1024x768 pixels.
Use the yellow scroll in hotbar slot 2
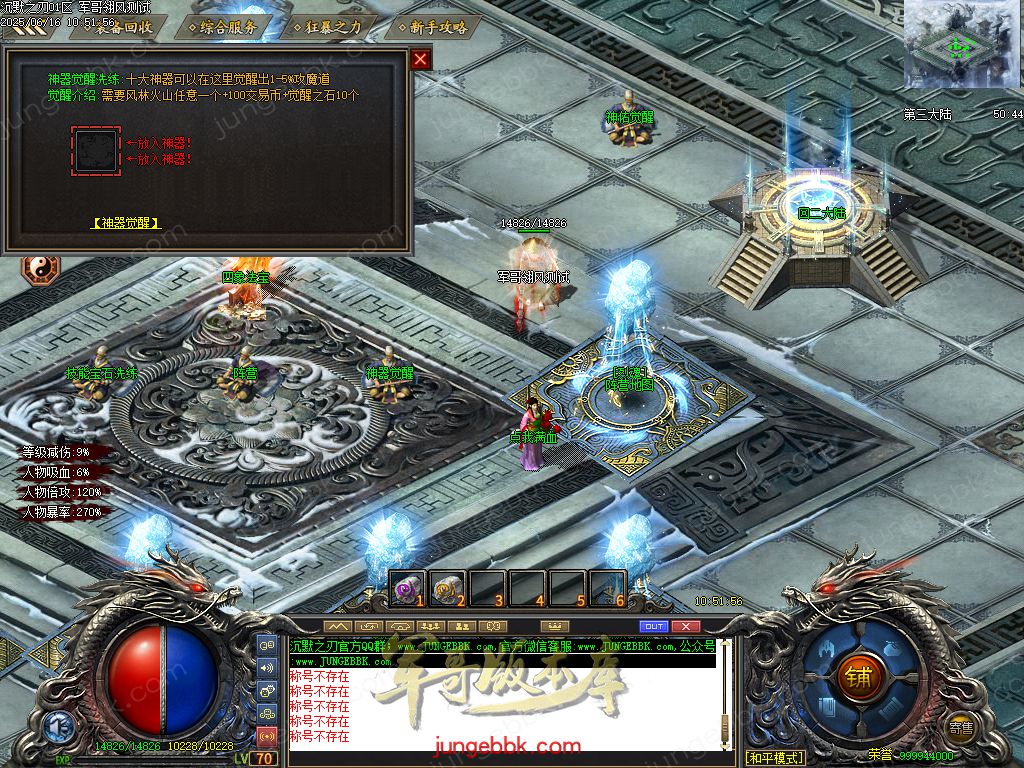pyautogui.click(x=446, y=588)
